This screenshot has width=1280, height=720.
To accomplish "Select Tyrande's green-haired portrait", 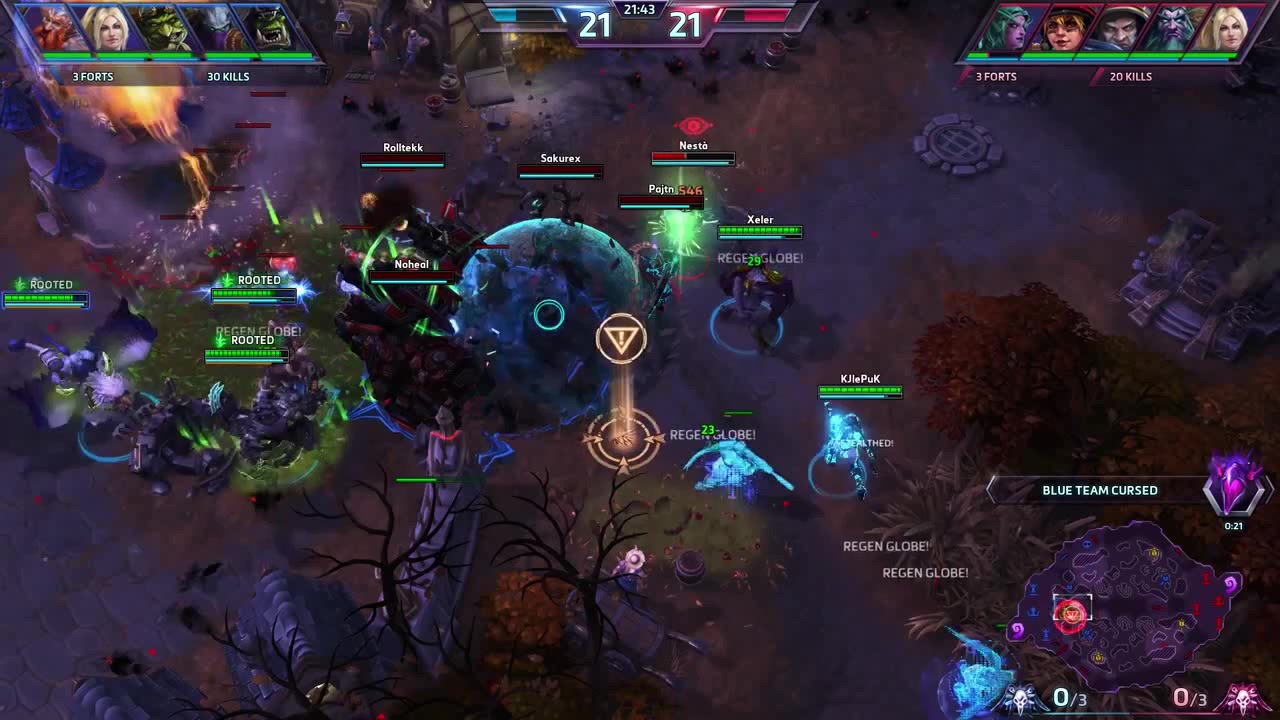I will (x=1008, y=28).
